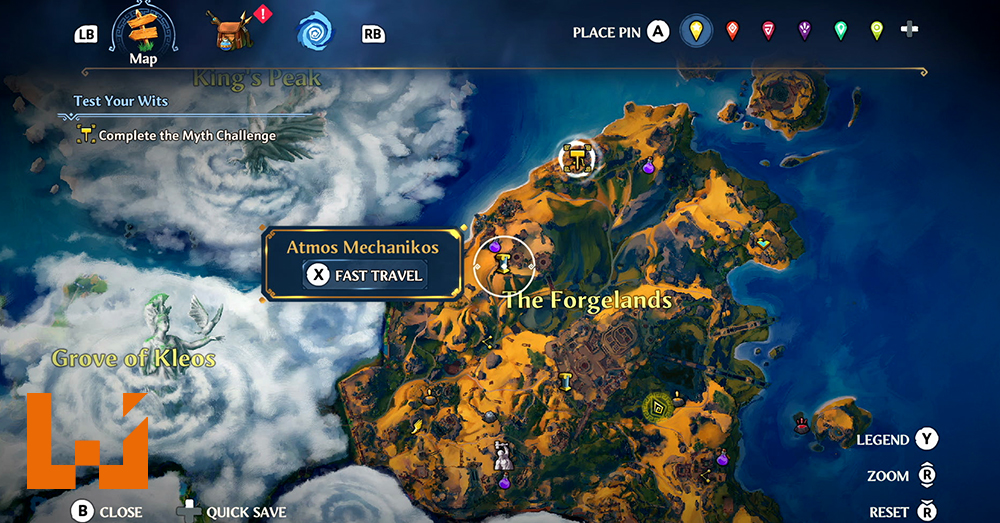
Task: Choose the teal pin marker
Action: tap(840, 31)
